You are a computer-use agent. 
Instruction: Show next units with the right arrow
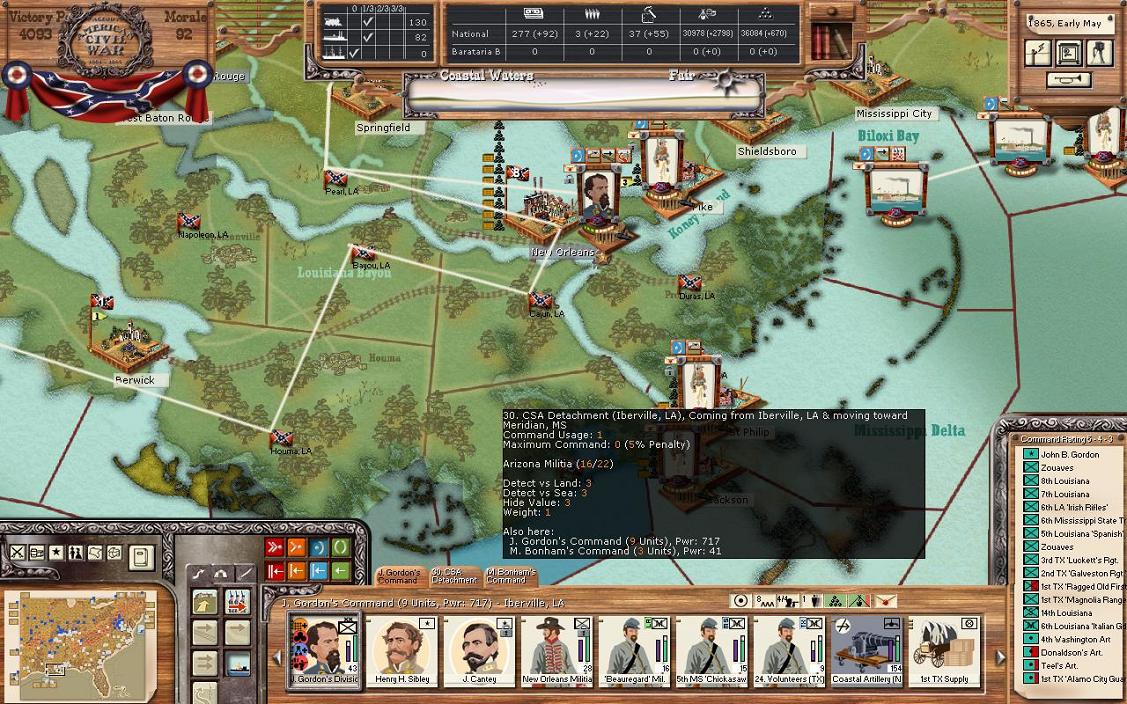coord(1000,657)
